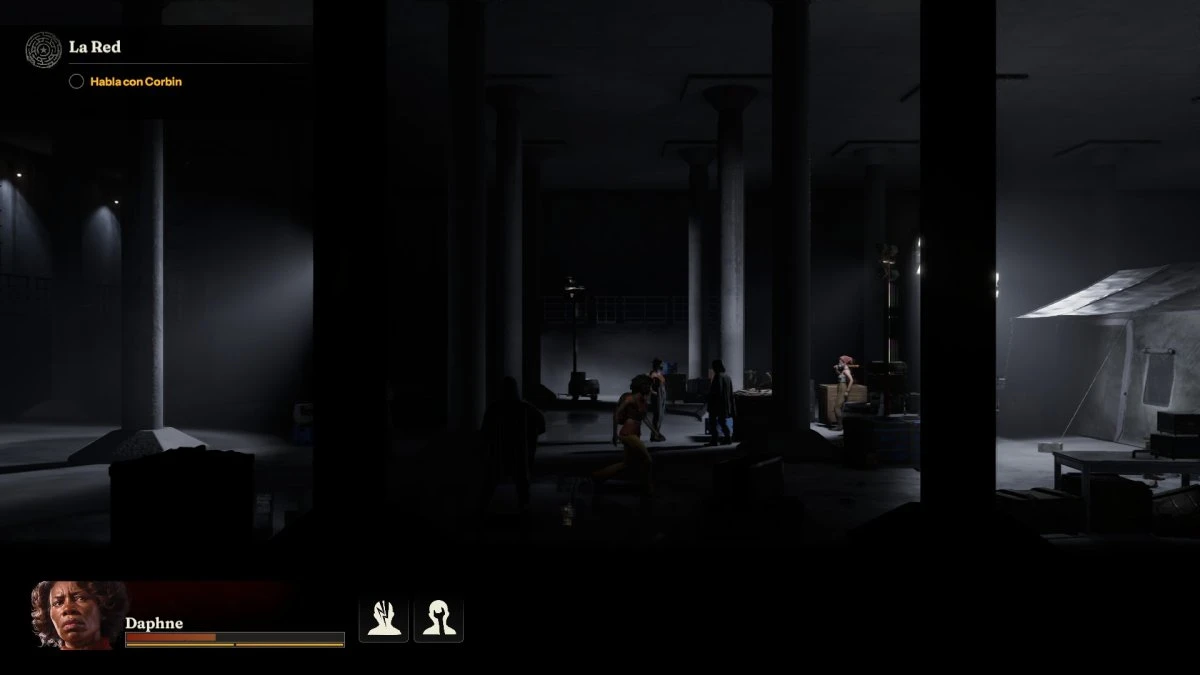1200x675 pixels.
Task: Click the circular La Red emblem icon
Action: (x=43, y=48)
